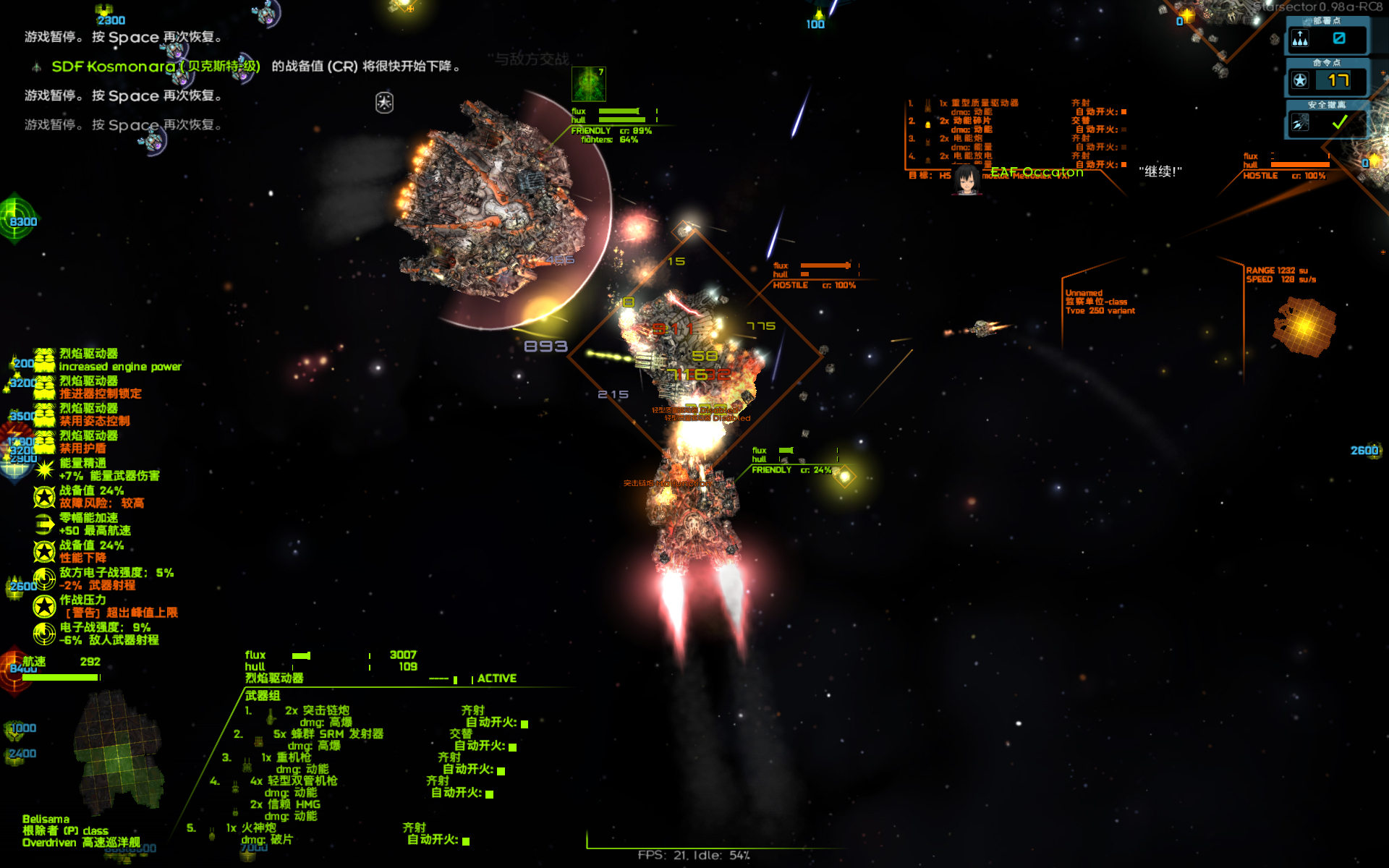Click the 能量精通 energy mastery status icon
The width and height of the screenshot is (1389, 868).
44,469
